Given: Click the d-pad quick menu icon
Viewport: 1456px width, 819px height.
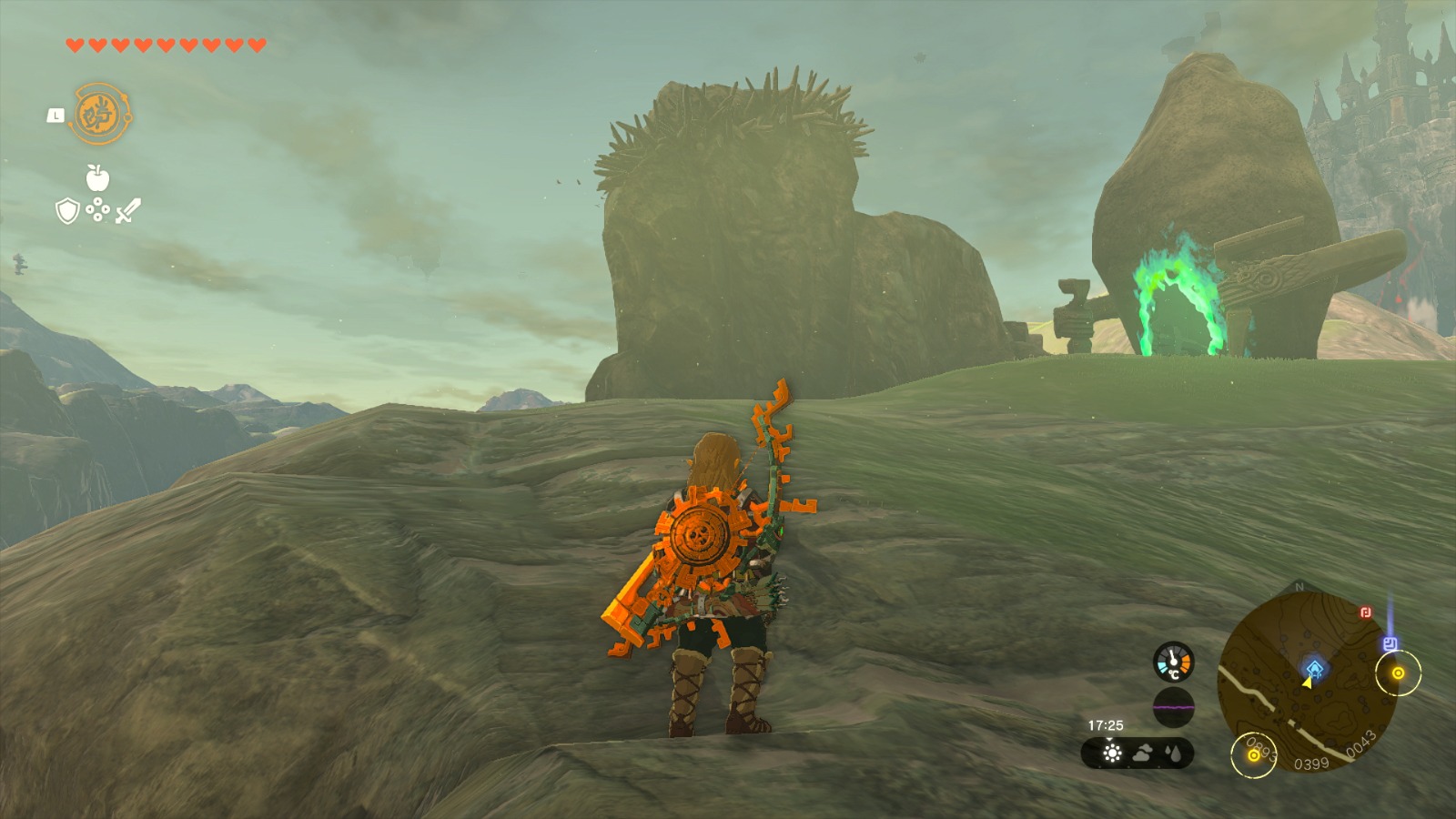Looking at the screenshot, I should click(x=97, y=210).
